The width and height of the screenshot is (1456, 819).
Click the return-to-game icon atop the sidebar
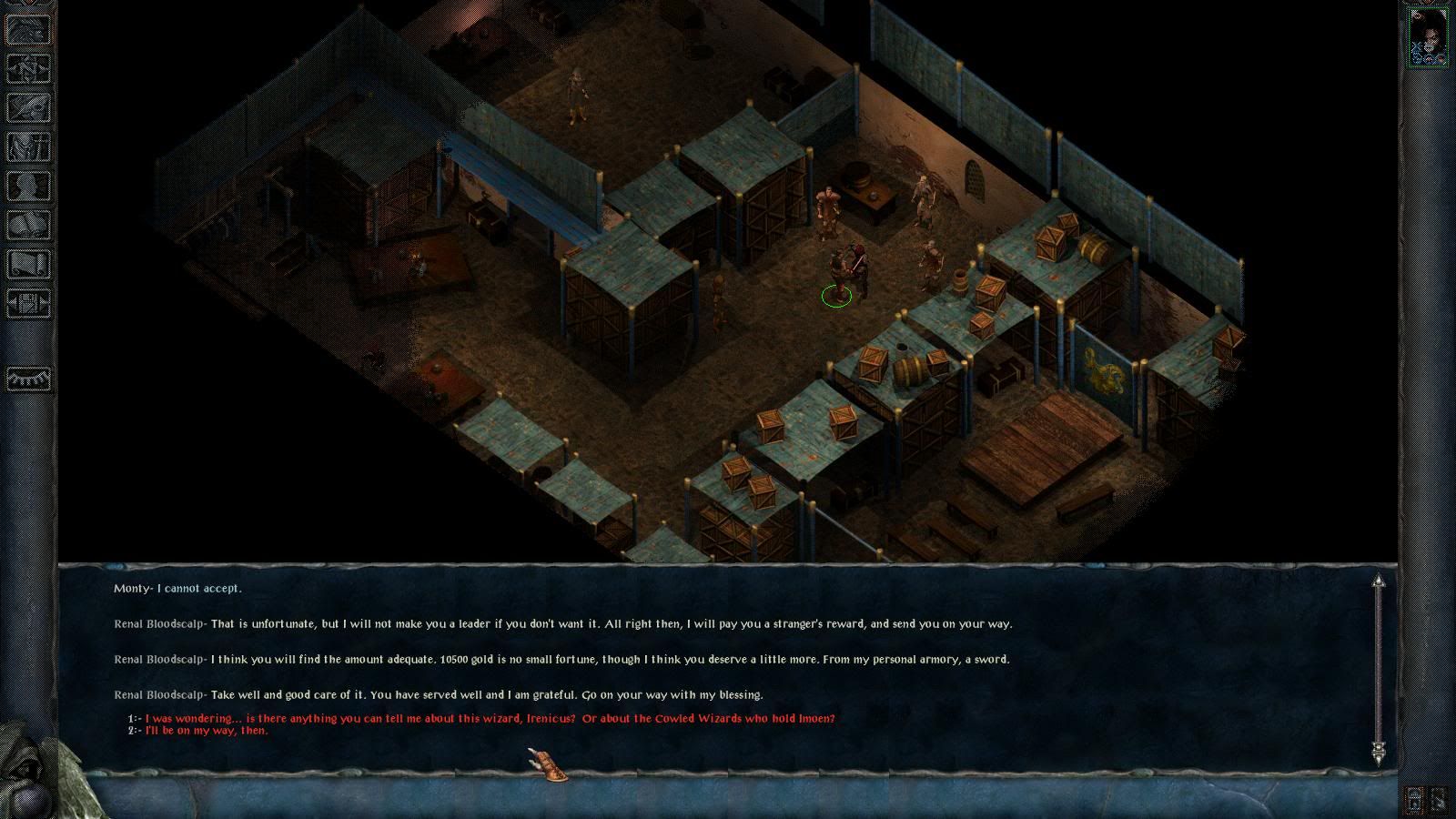click(28, 29)
